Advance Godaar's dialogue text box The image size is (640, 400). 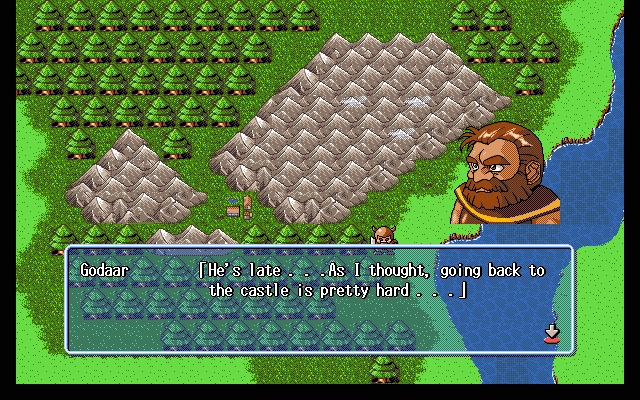[320, 300]
